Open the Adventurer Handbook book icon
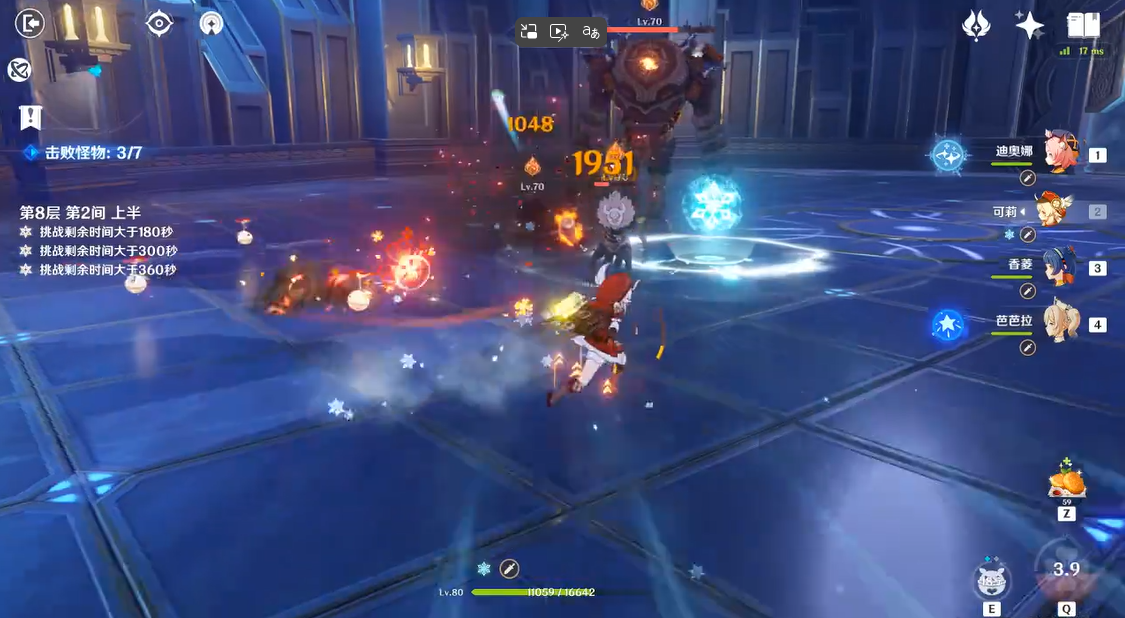This screenshot has width=1125, height=618. pyautogui.click(x=1083, y=25)
